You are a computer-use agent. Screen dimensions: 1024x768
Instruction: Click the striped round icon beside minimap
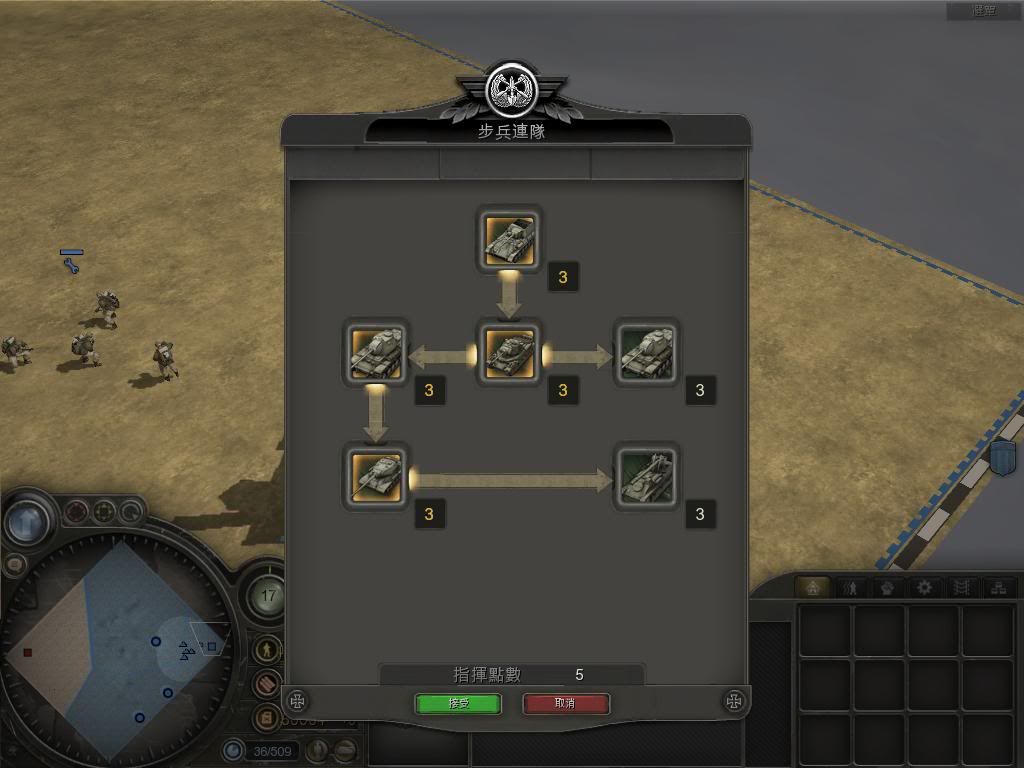coord(266,684)
